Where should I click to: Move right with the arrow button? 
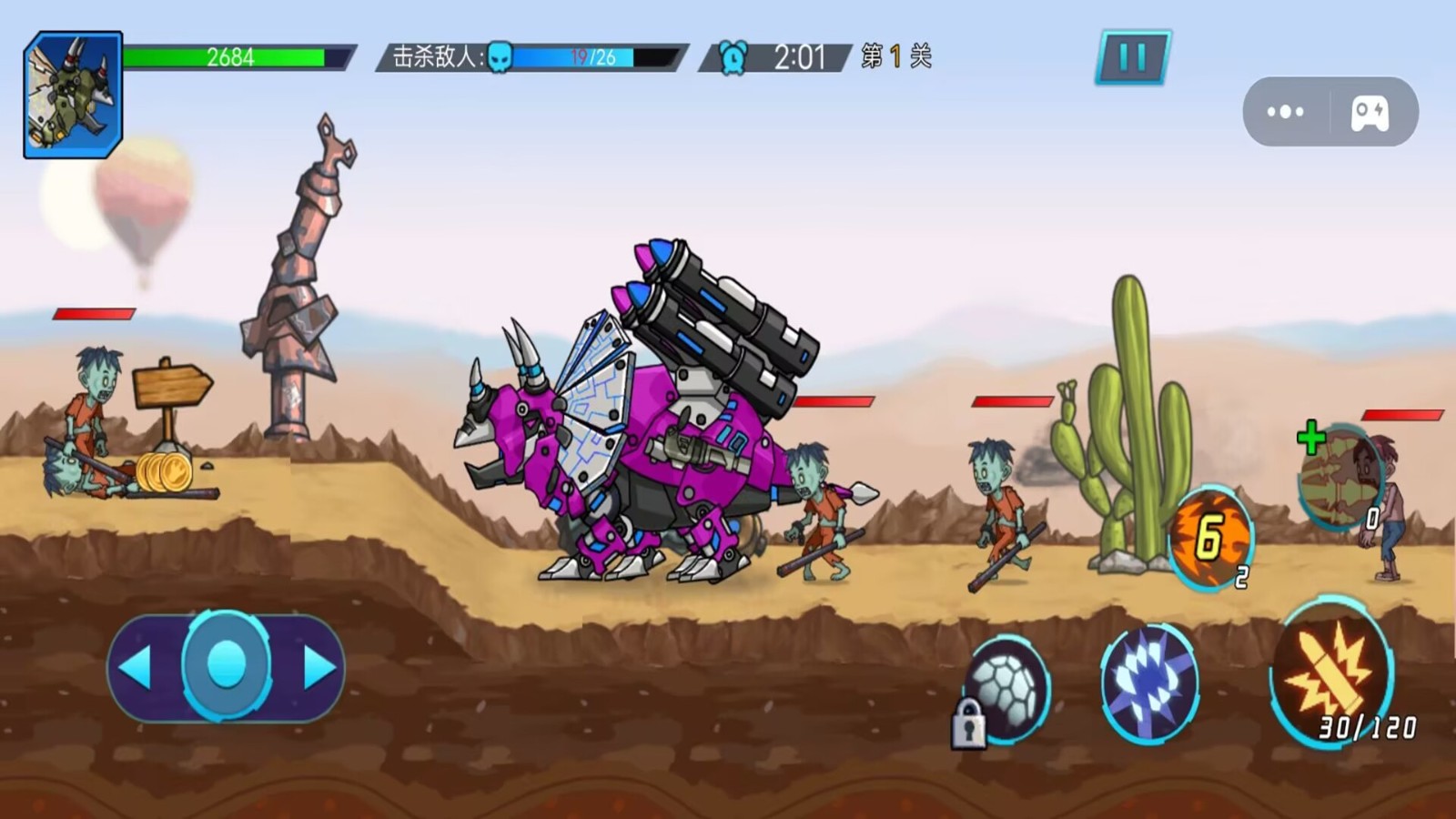click(x=317, y=668)
